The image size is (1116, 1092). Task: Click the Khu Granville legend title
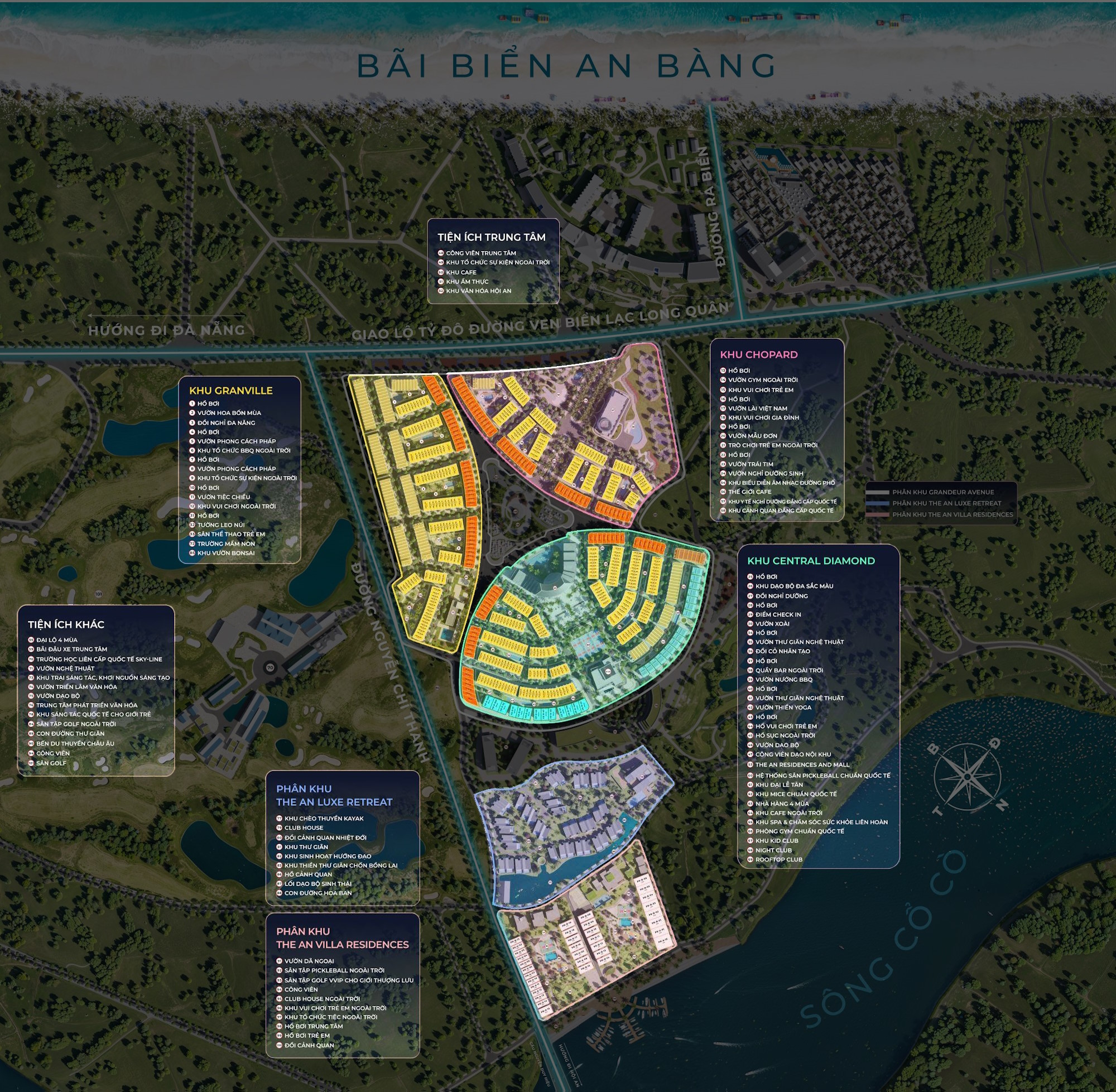[x=230, y=391]
